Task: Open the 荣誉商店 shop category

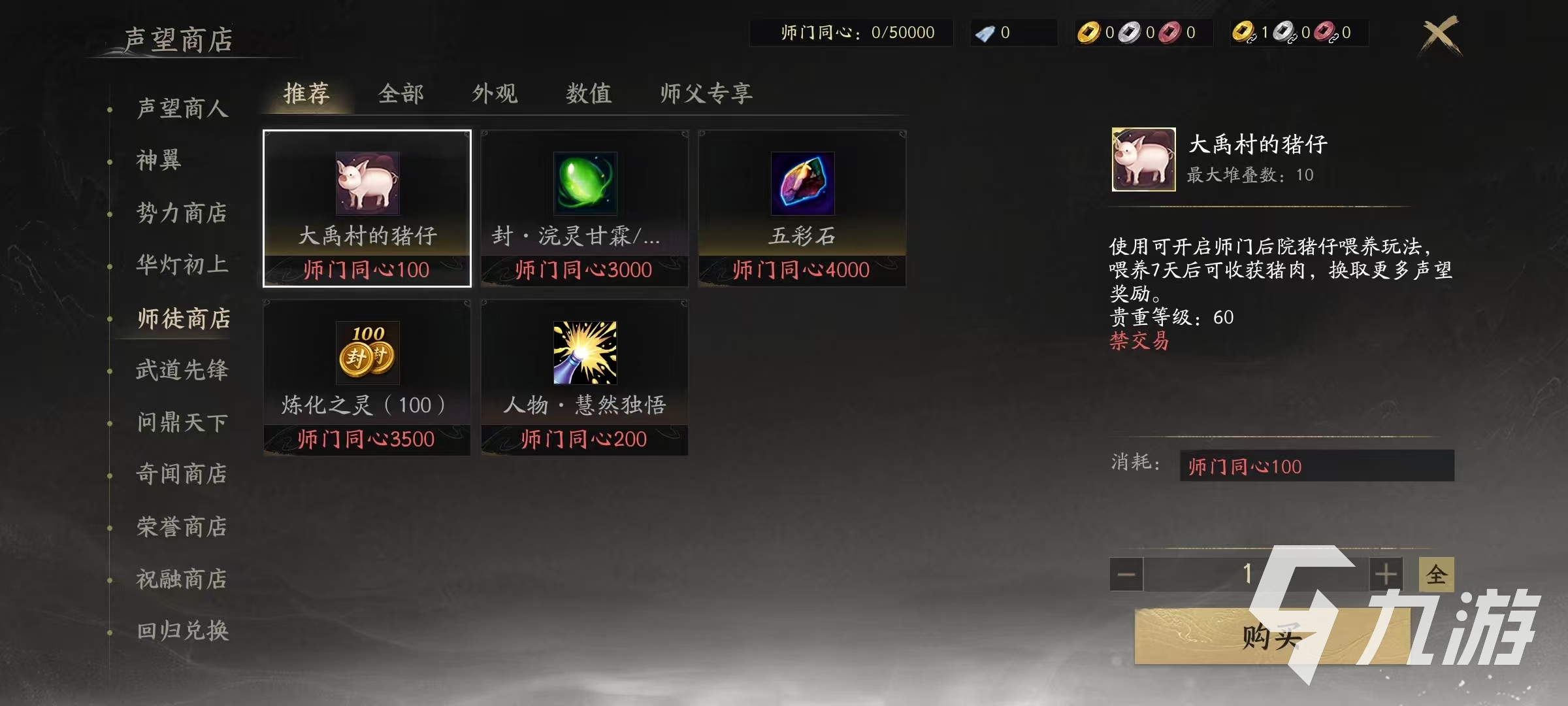Action: pos(183,527)
